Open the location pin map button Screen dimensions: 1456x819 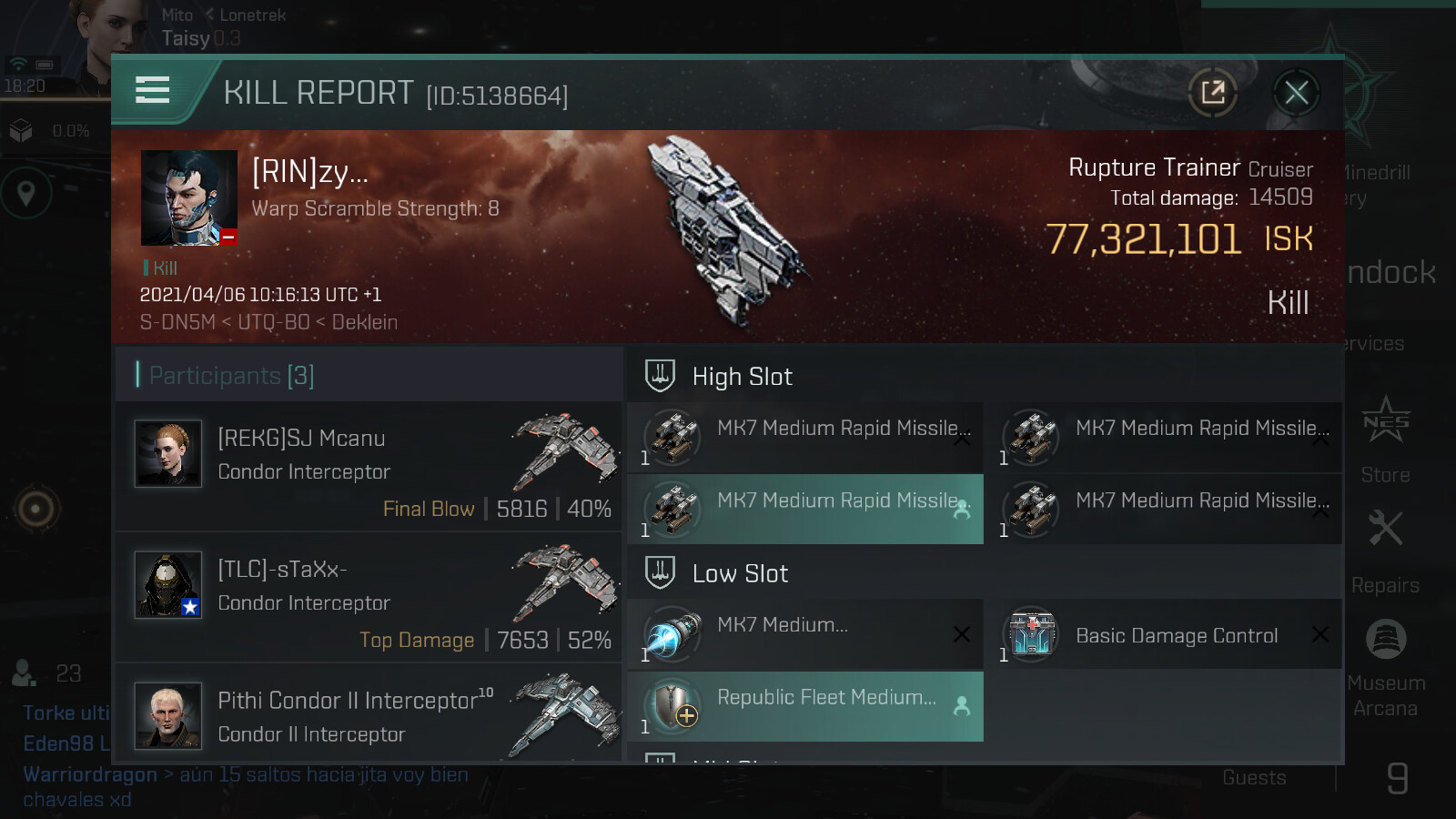[26, 193]
